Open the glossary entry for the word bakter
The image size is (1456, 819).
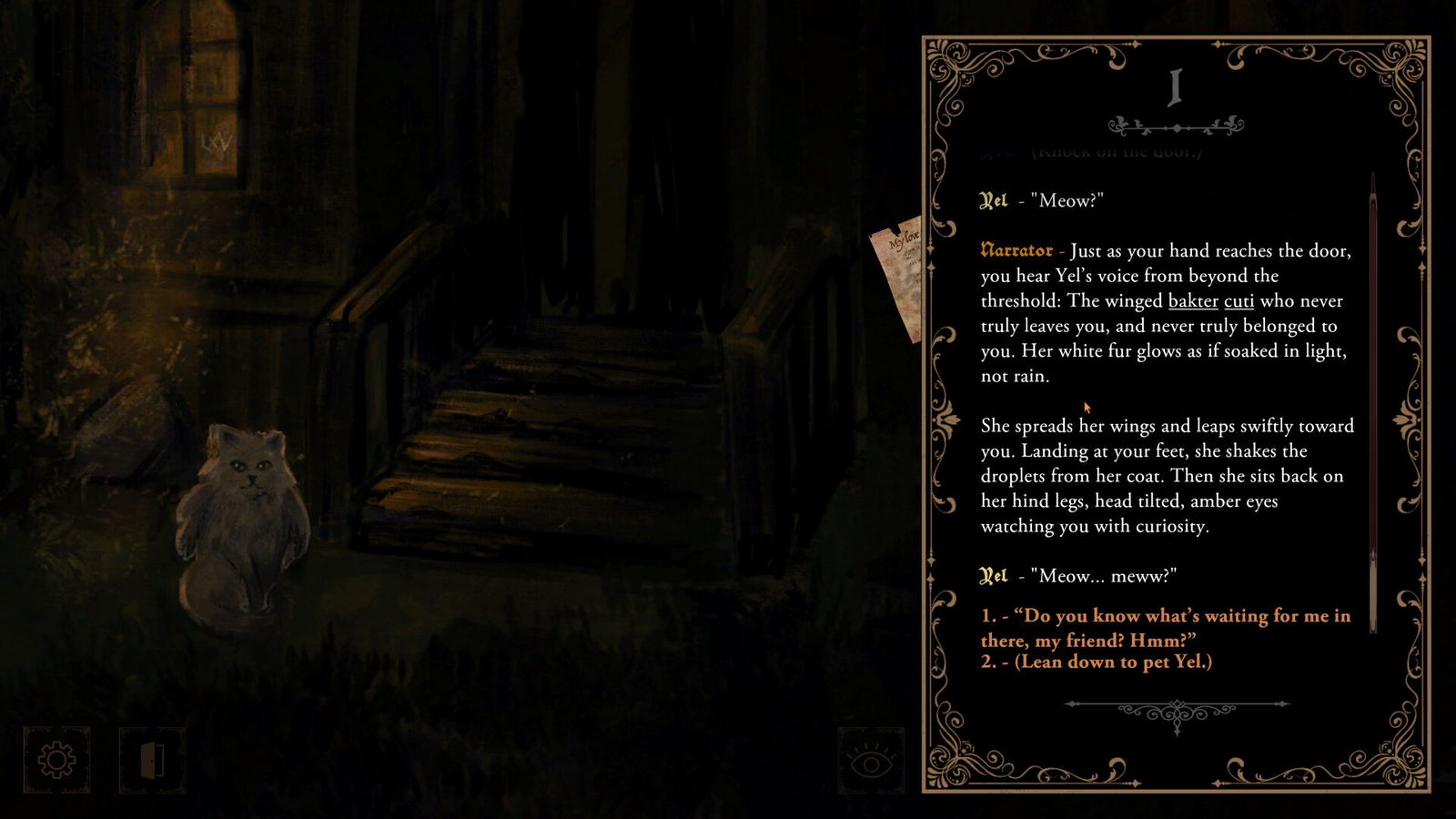[x=1193, y=301]
